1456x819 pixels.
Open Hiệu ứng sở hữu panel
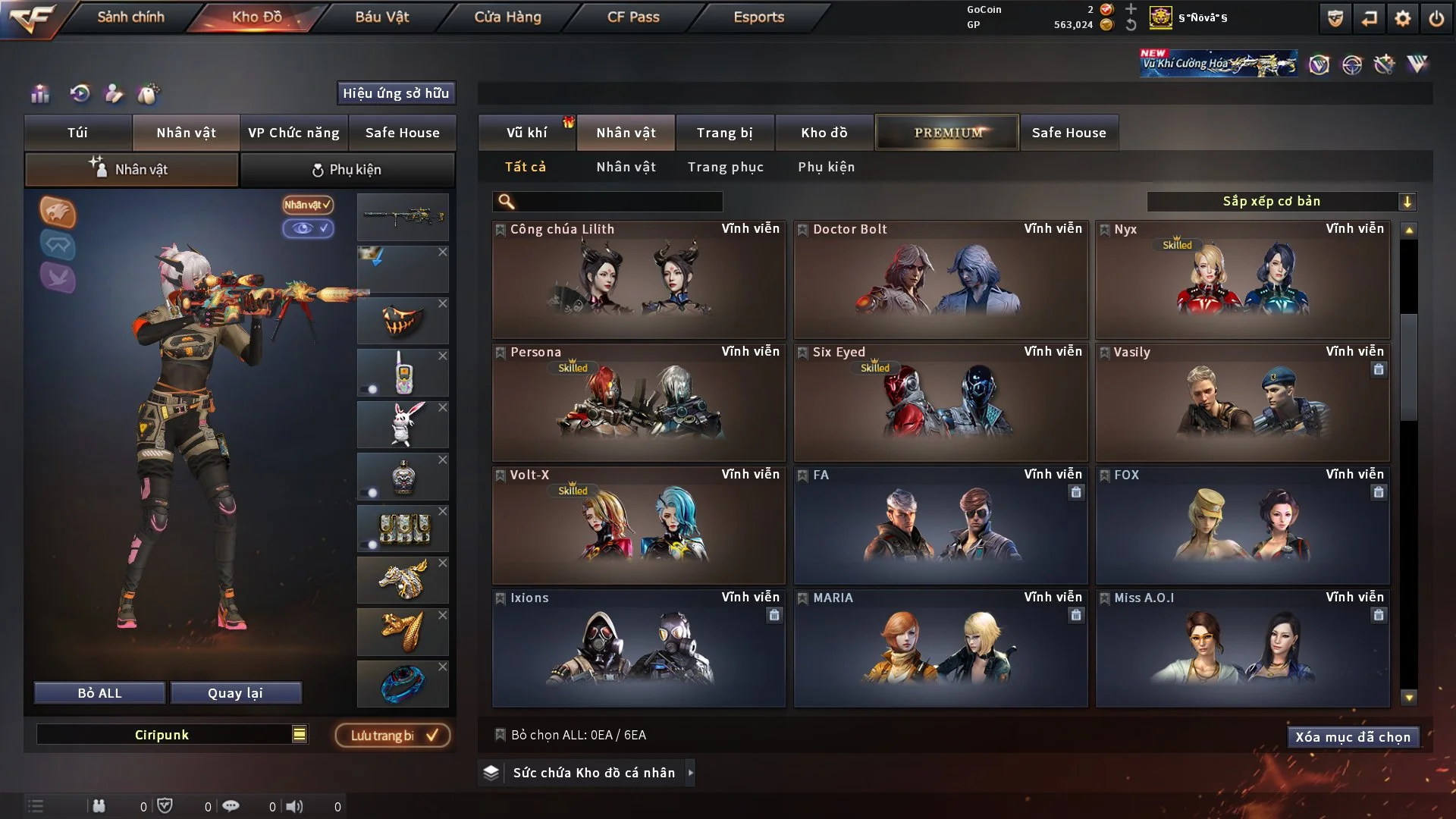(x=396, y=93)
